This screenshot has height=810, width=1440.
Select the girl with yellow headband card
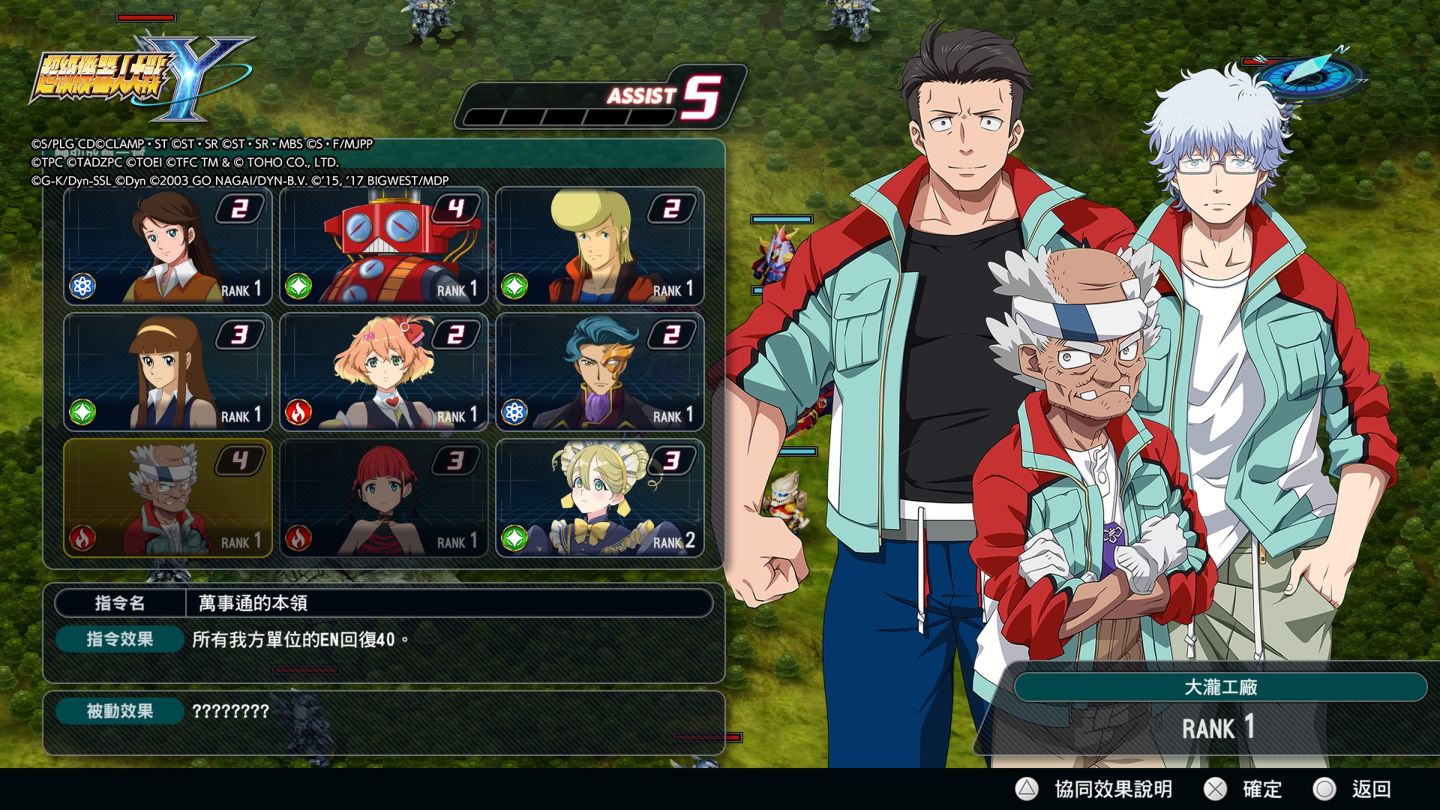168,372
